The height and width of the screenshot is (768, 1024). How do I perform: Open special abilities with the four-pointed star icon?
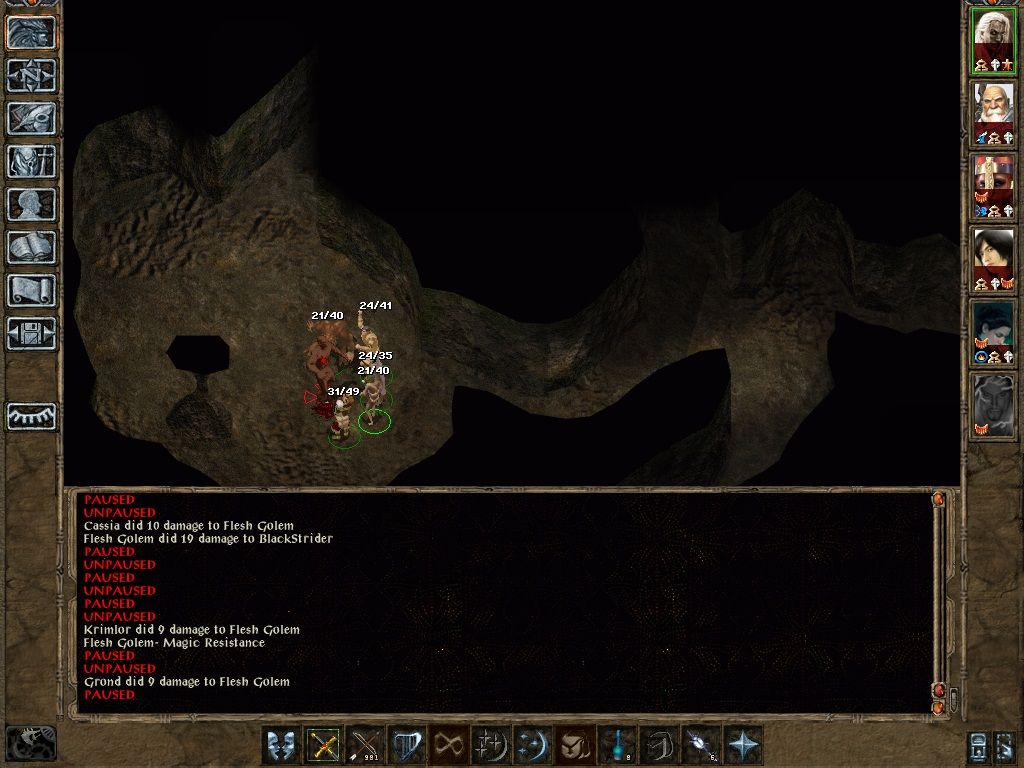743,746
